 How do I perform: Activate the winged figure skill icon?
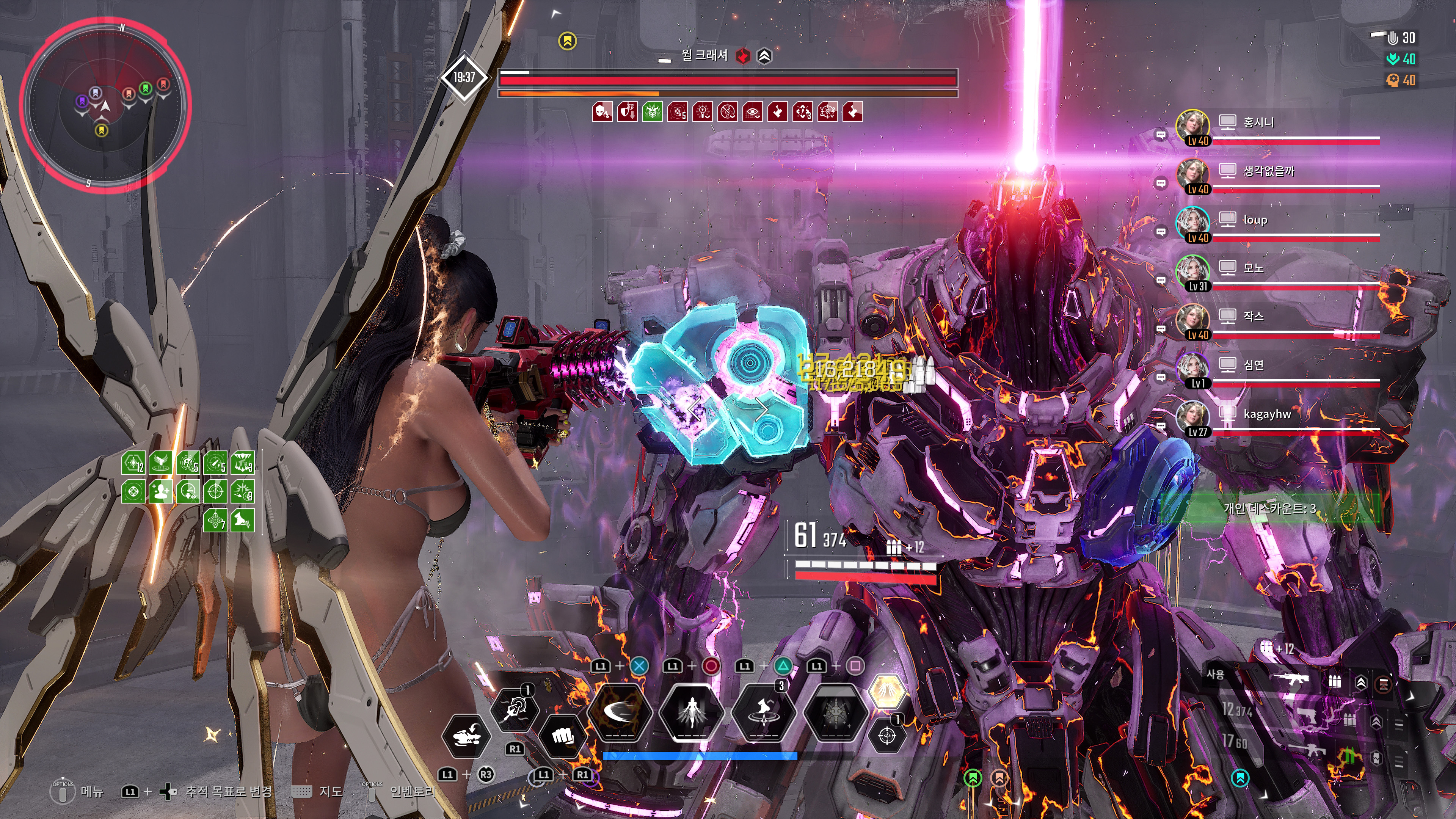pos(691,712)
